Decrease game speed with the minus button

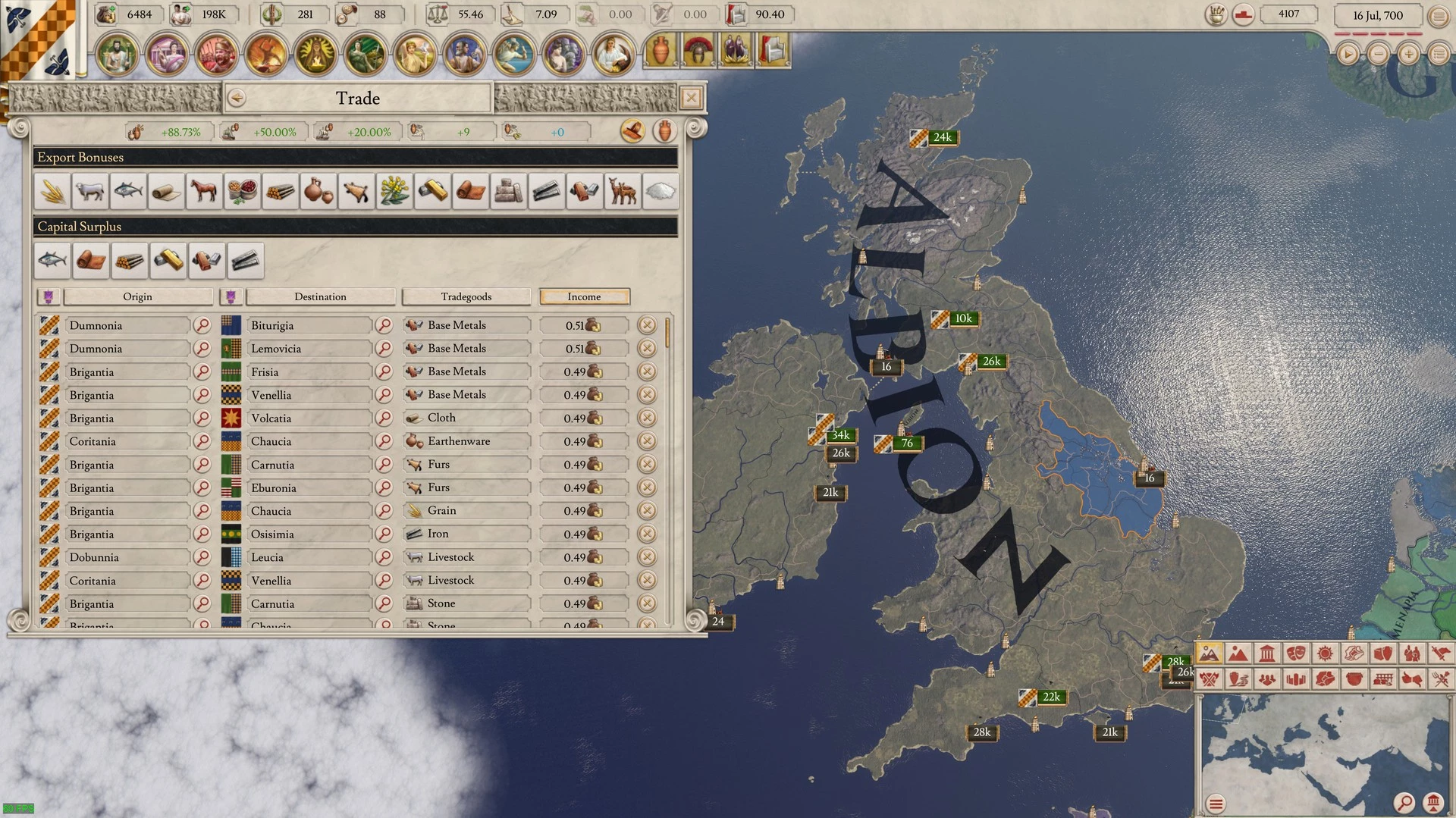point(1378,54)
